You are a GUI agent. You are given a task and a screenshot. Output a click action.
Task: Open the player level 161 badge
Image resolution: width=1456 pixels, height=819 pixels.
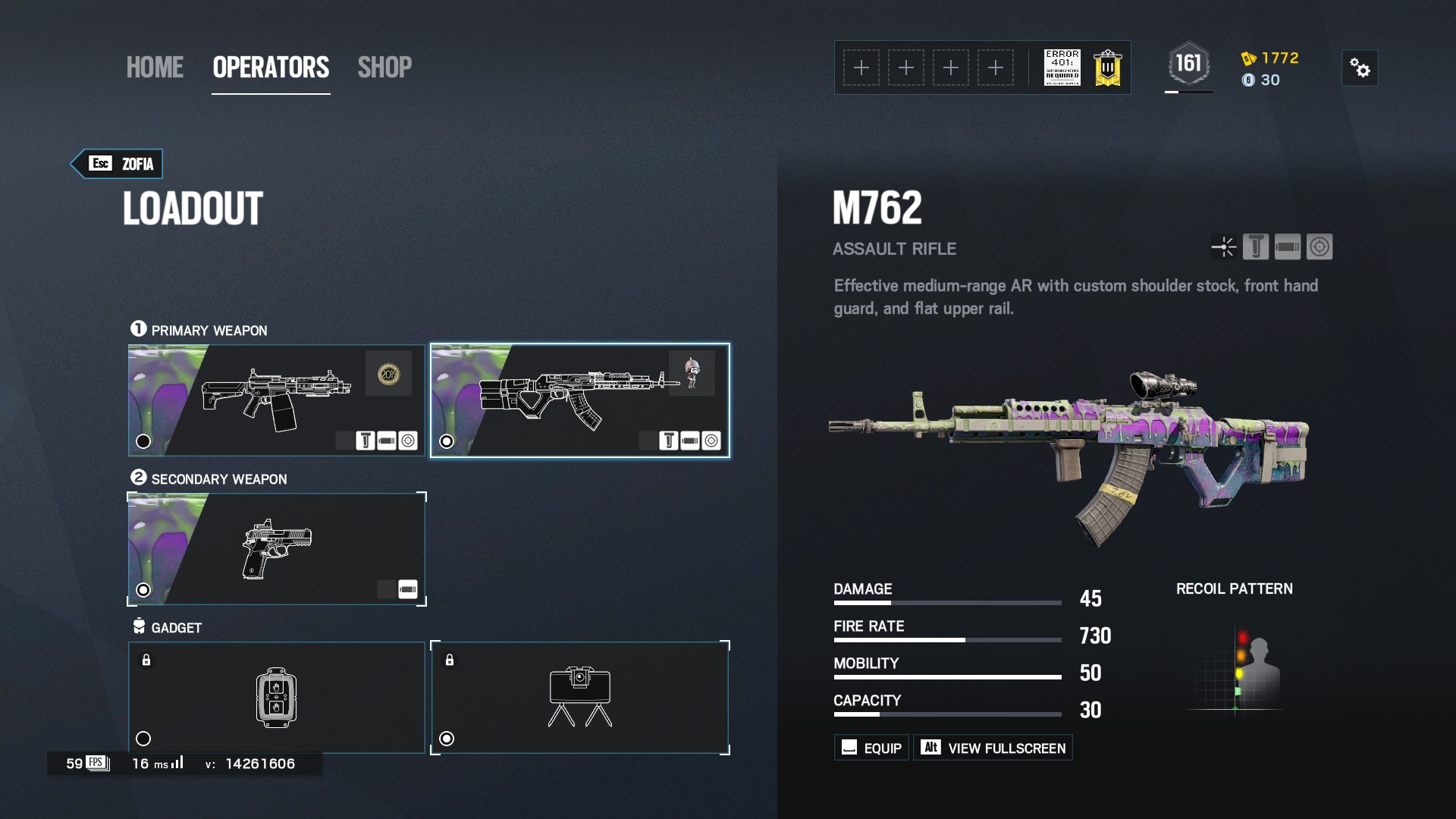tap(1188, 64)
